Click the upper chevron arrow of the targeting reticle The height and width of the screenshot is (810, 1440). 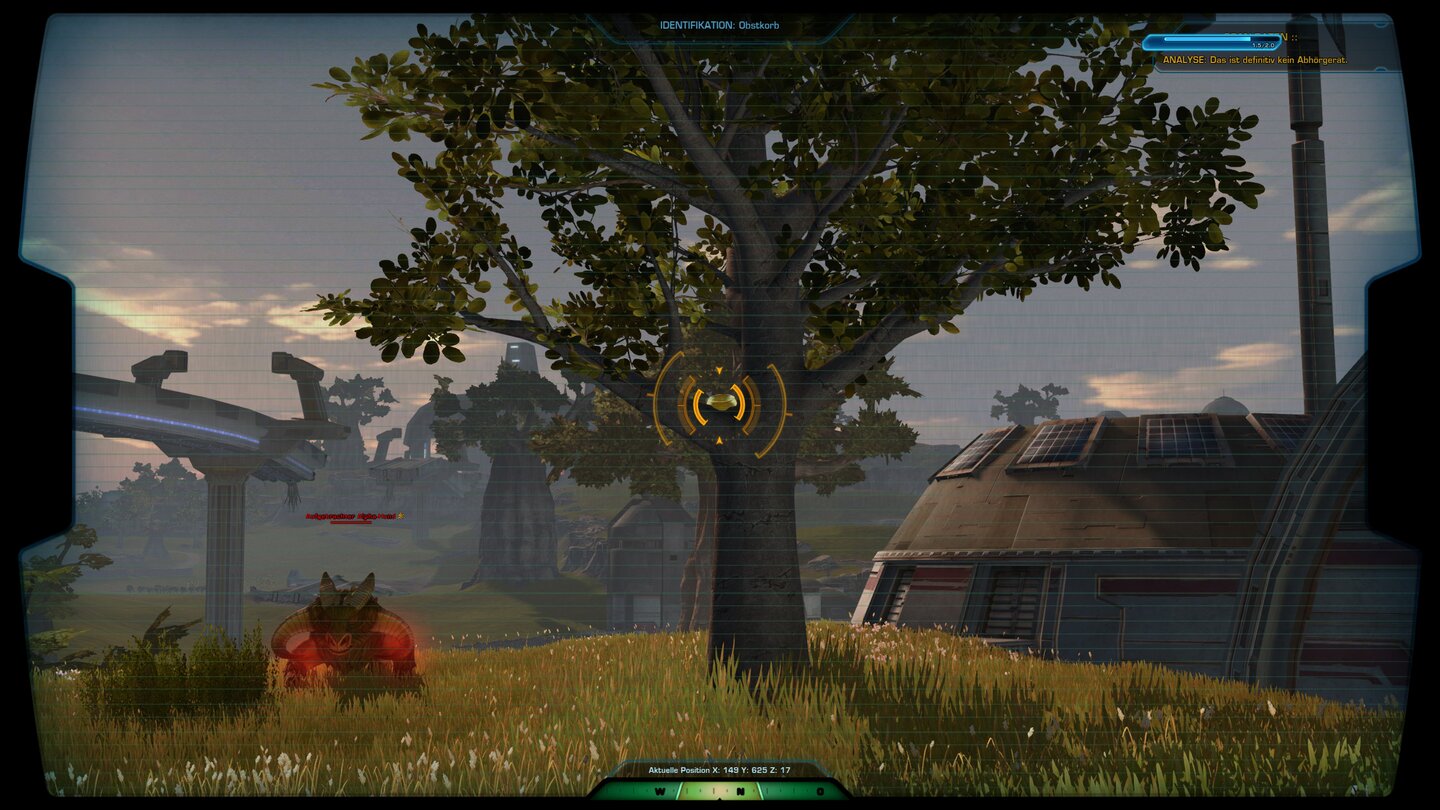(x=719, y=371)
